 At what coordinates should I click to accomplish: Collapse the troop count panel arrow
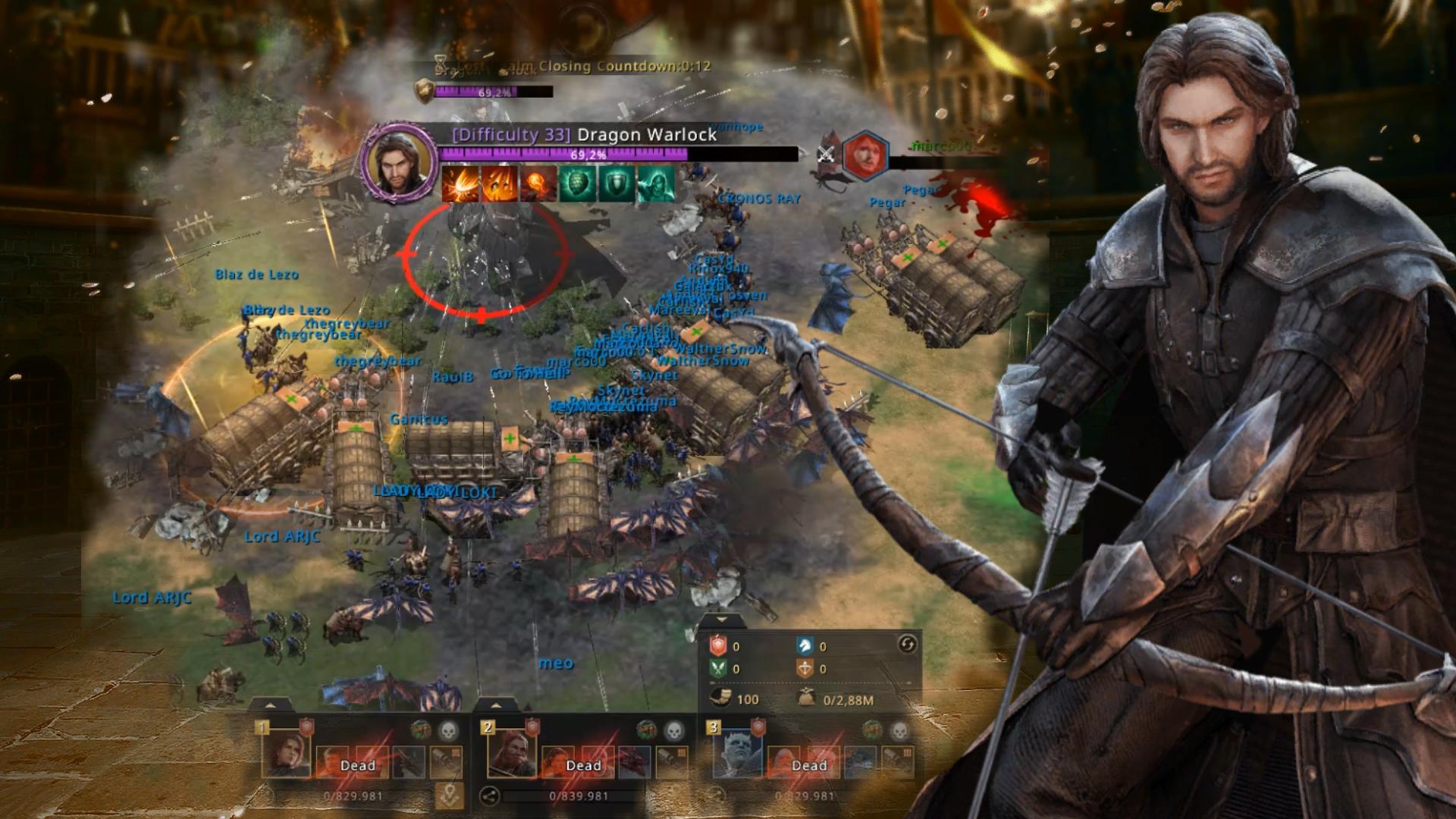721,620
